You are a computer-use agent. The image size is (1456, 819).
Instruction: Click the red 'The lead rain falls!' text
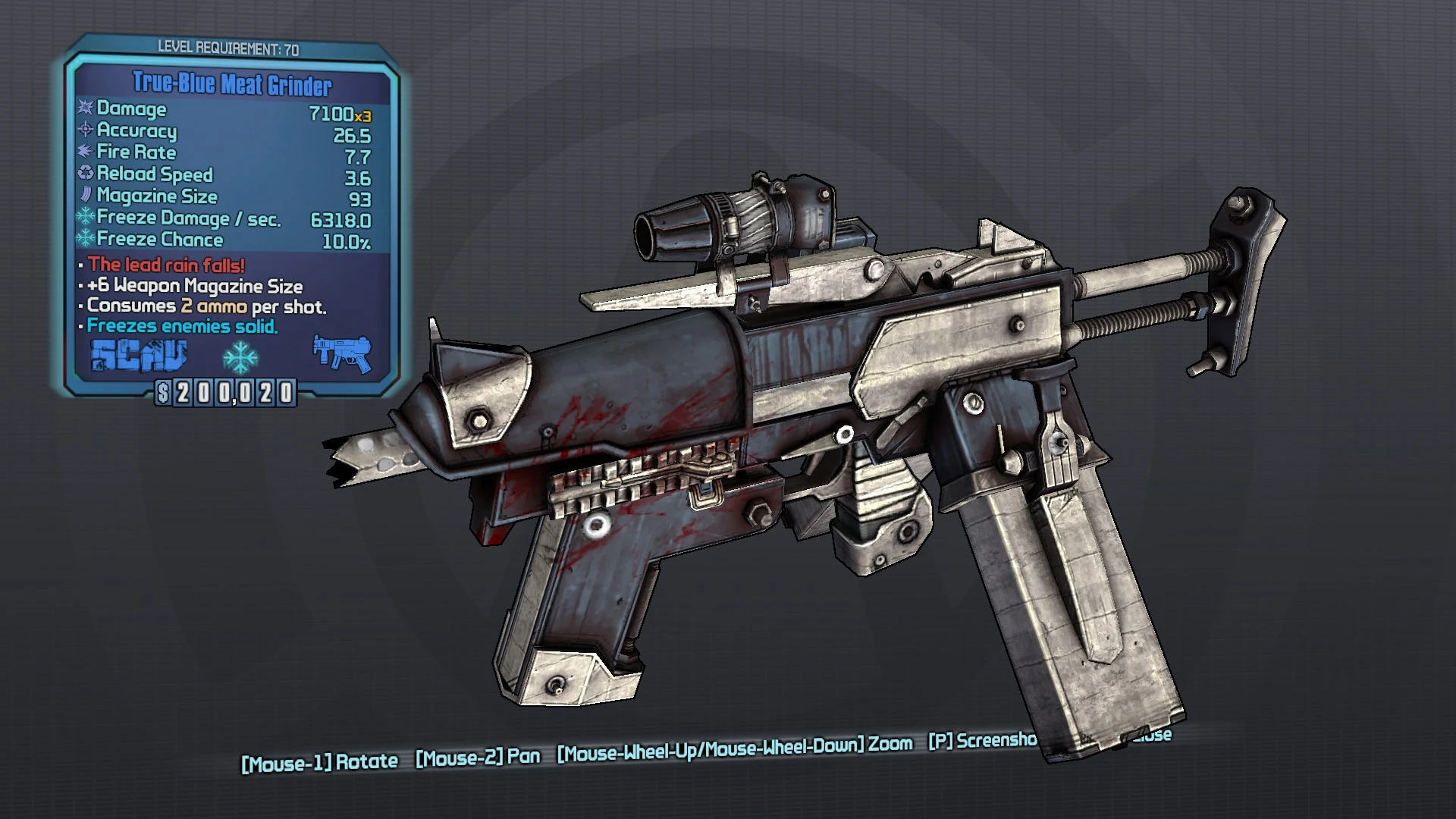point(163,265)
